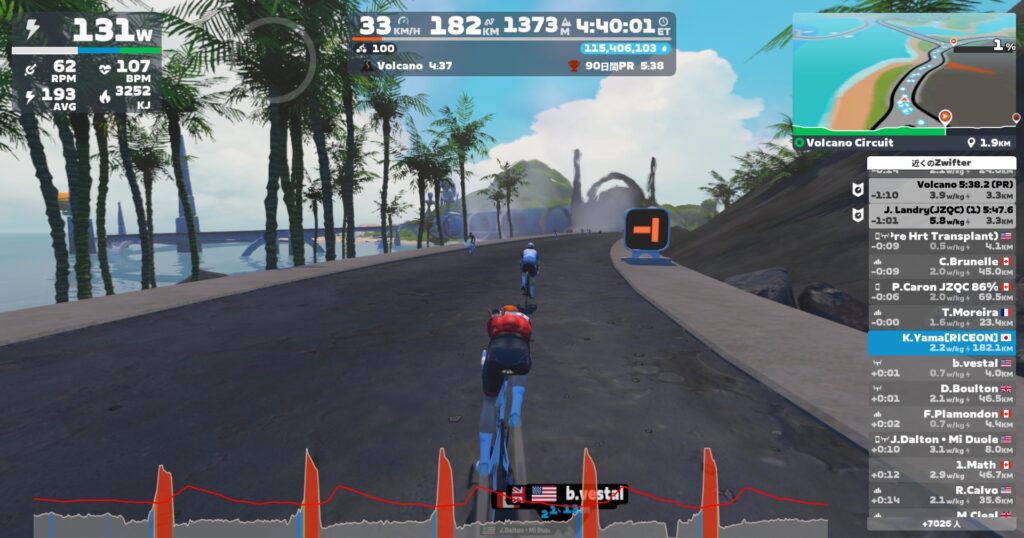Select the Volcano 5:38.2 (PR) segment row
This screenshot has width=1024, height=538.
(941, 190)
